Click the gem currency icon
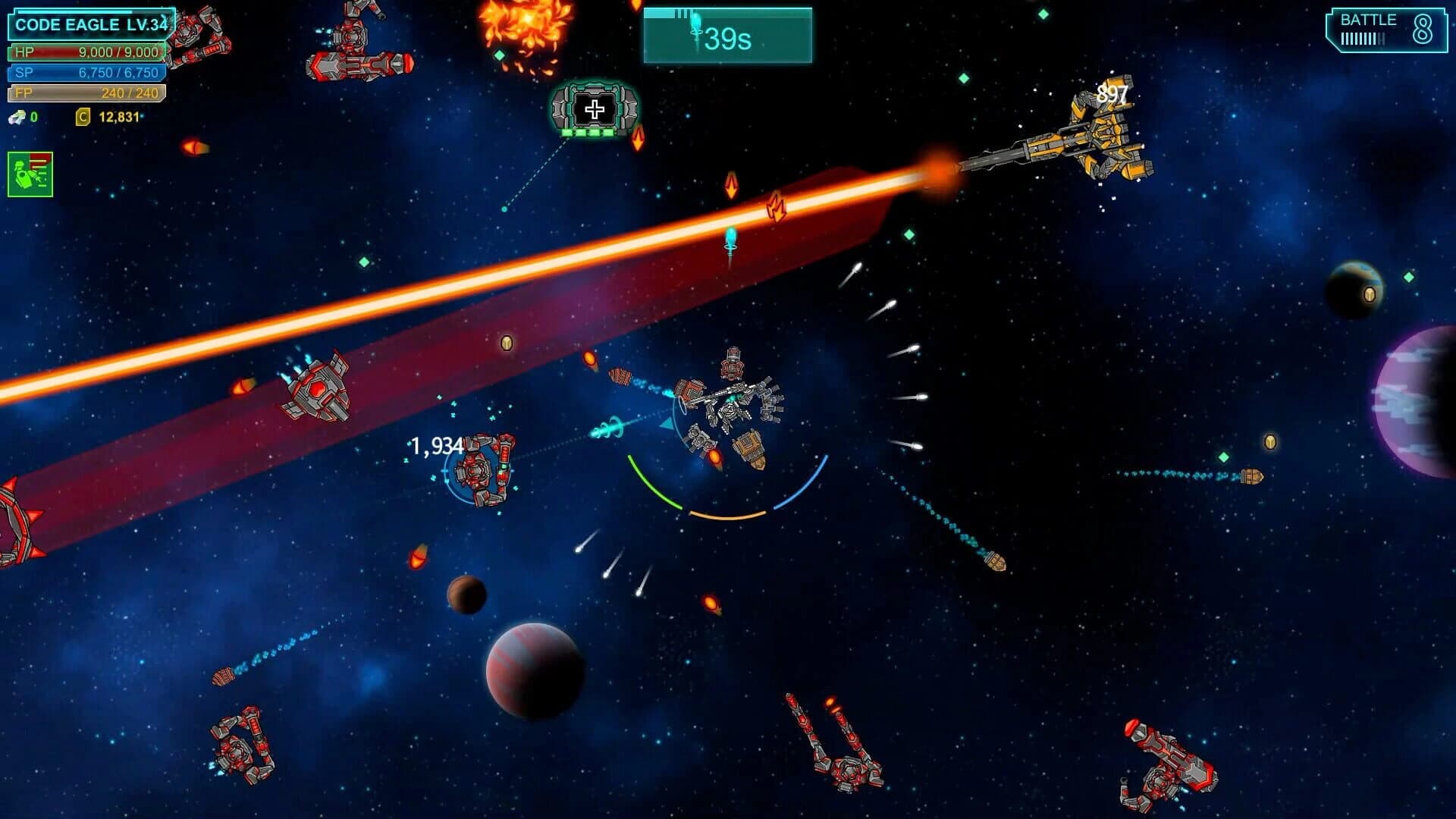This screenshot has width=1456, height=819. coord(15,118)
